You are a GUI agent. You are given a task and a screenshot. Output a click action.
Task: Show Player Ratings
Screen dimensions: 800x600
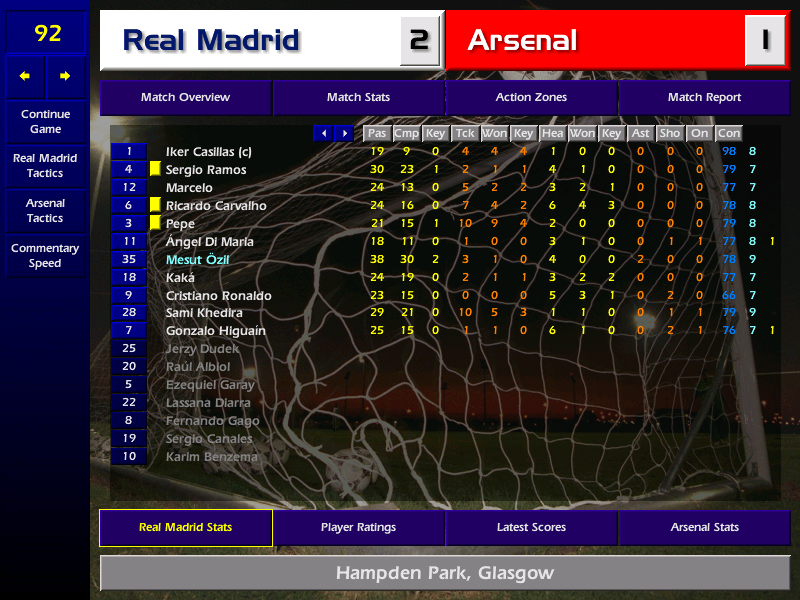click(x=358, y=527)
